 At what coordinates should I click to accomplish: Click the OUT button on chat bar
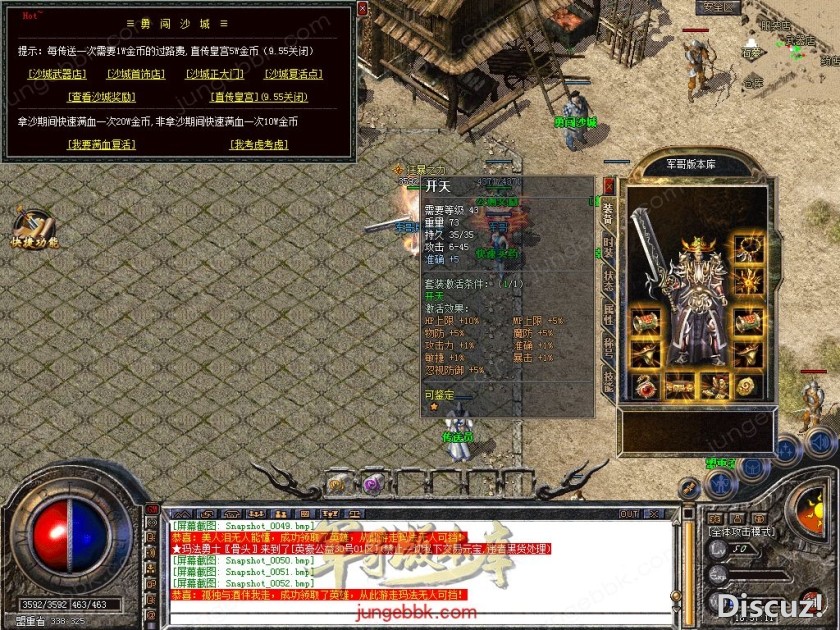click(x=629, y=514)
